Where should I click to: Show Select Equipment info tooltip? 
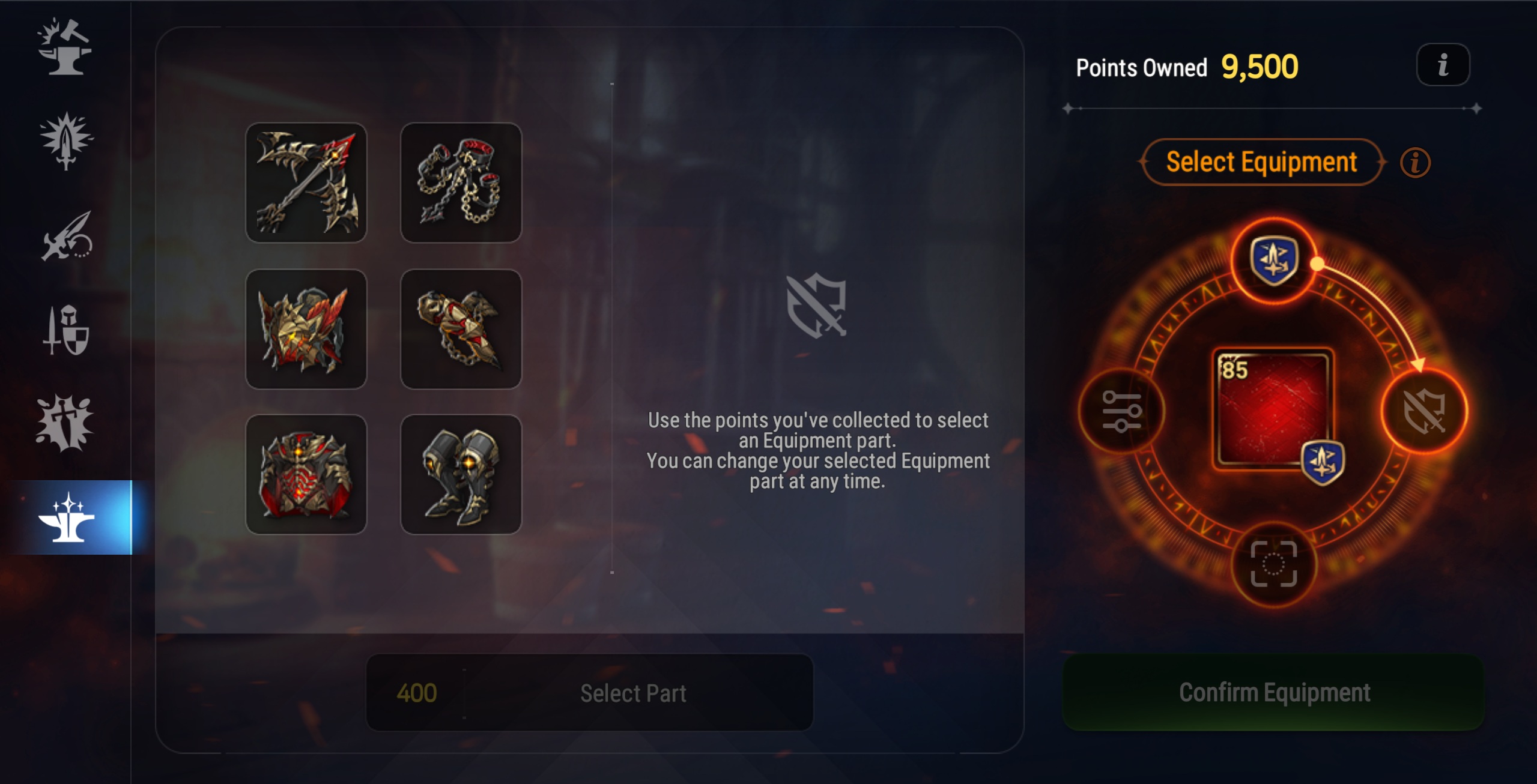(1415, 163)
